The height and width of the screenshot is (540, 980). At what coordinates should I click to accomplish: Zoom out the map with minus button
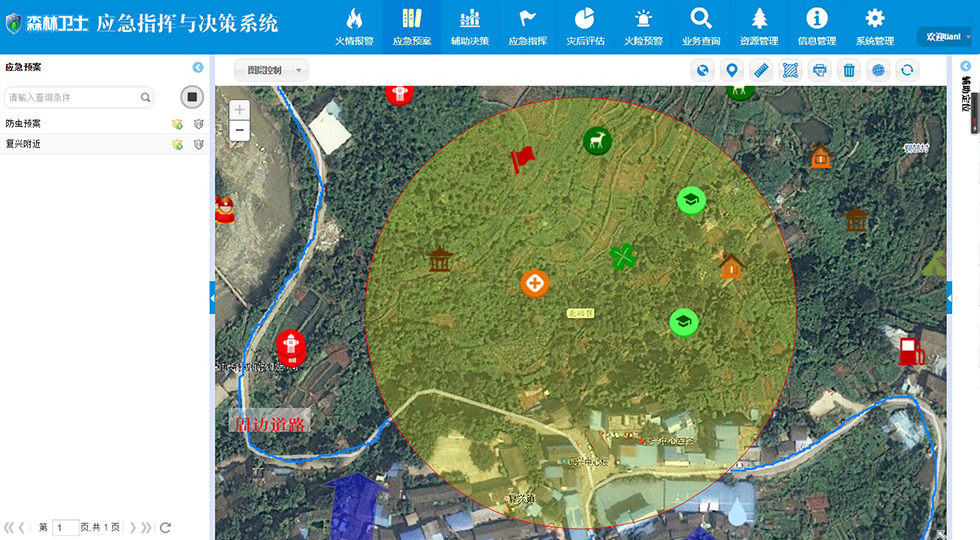coord(239,131)
